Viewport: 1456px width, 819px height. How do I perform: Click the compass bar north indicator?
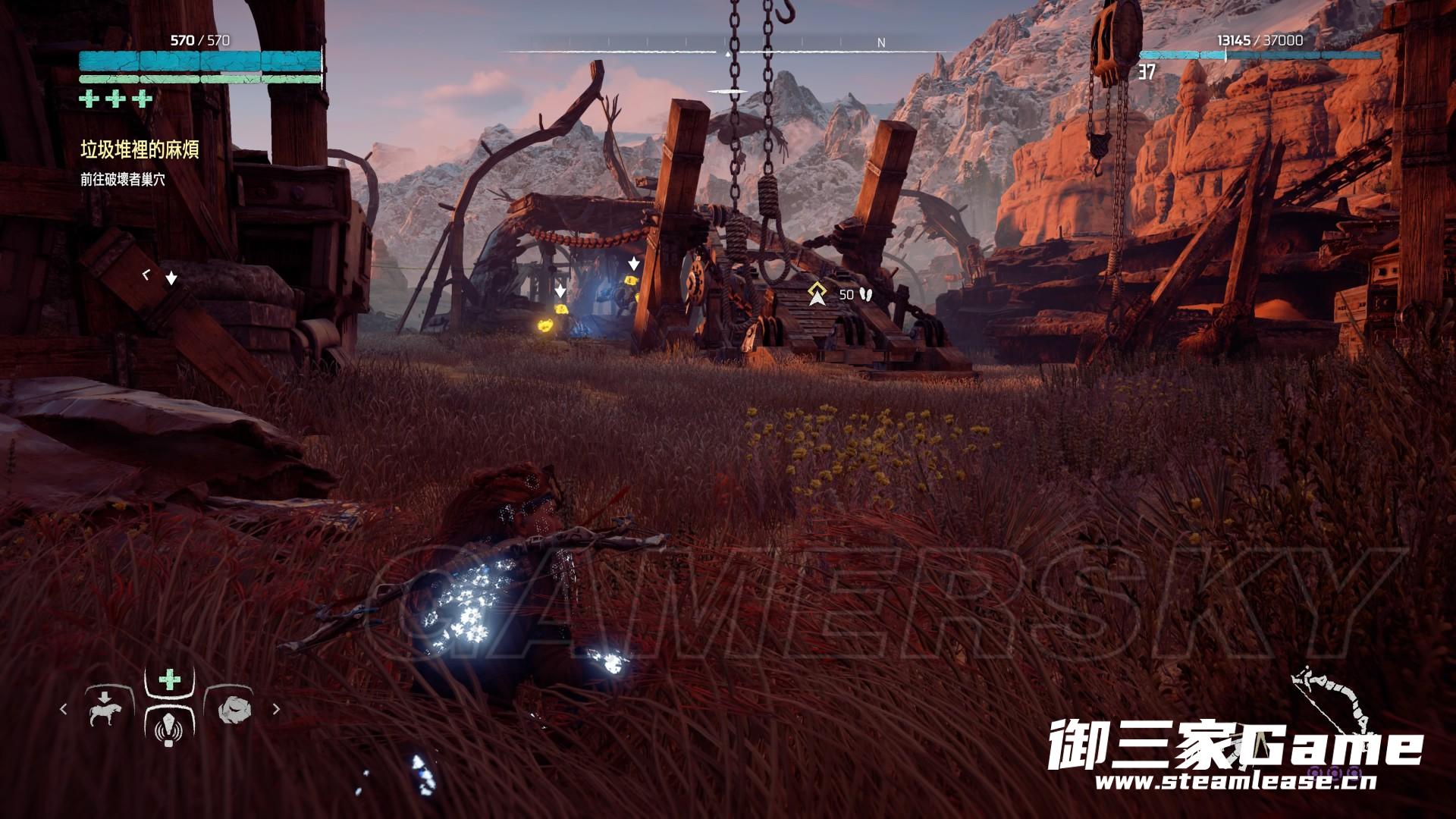[x=881, y=43]
